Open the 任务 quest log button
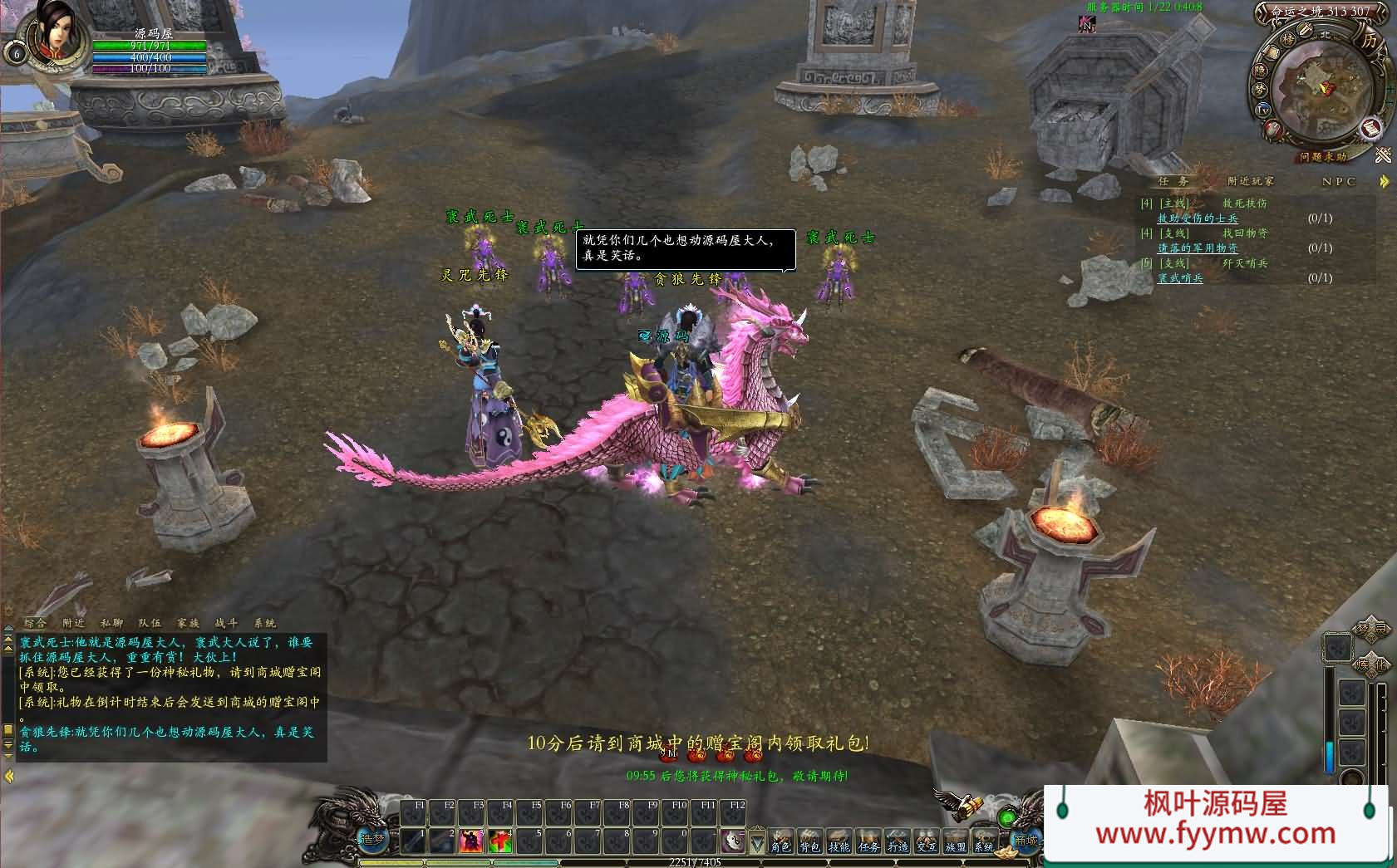Viewport: 1397px width, 868px height. 868,842
